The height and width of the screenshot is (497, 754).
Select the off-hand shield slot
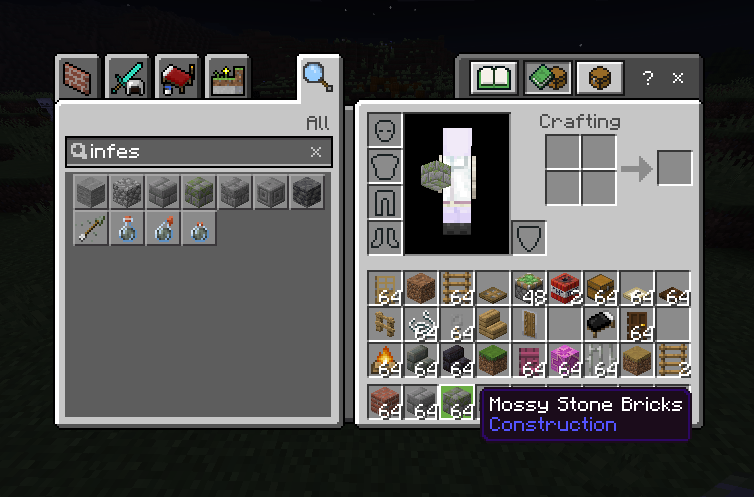529,237
